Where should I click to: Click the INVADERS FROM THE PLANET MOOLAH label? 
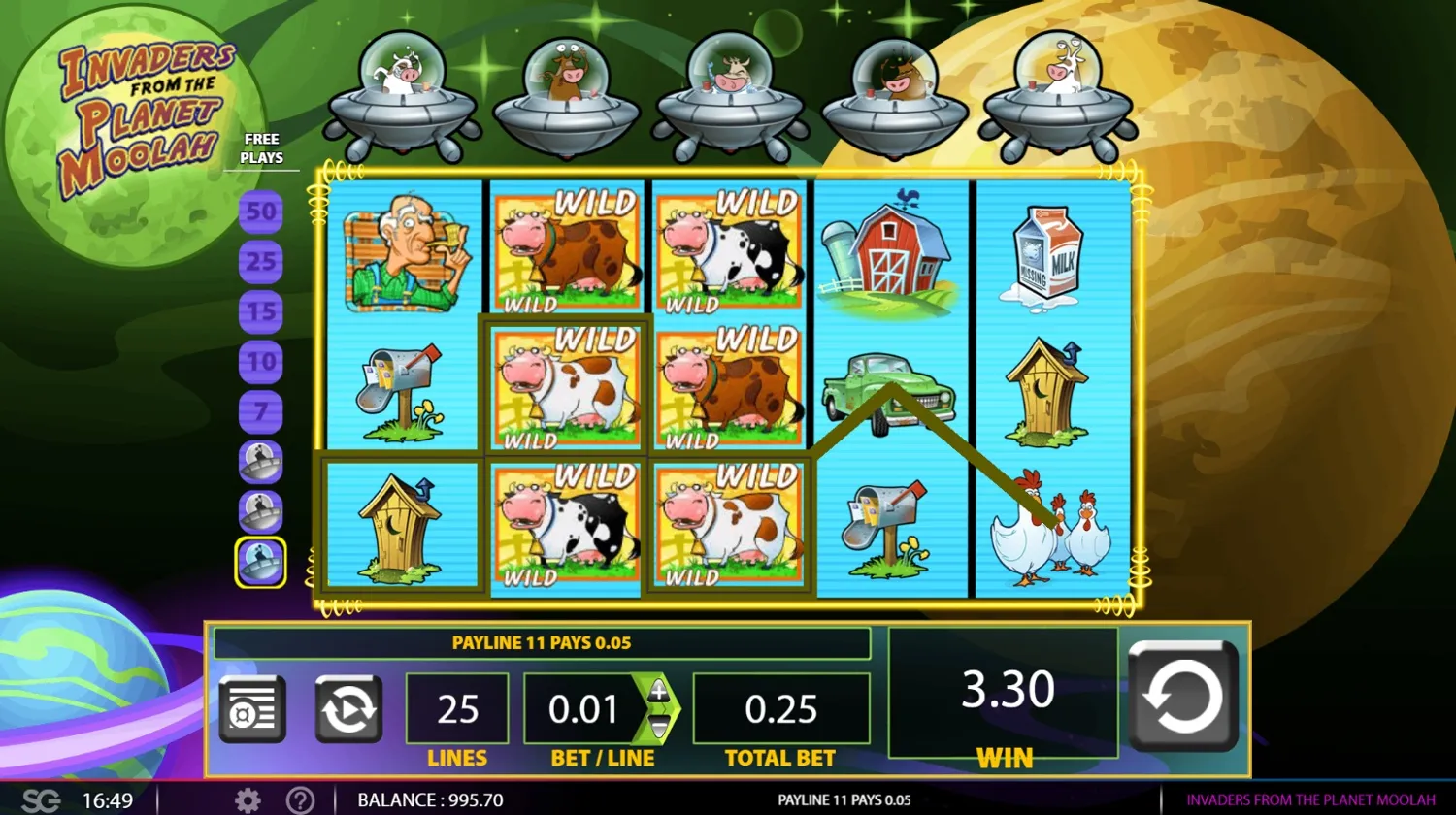point(1309,799)
